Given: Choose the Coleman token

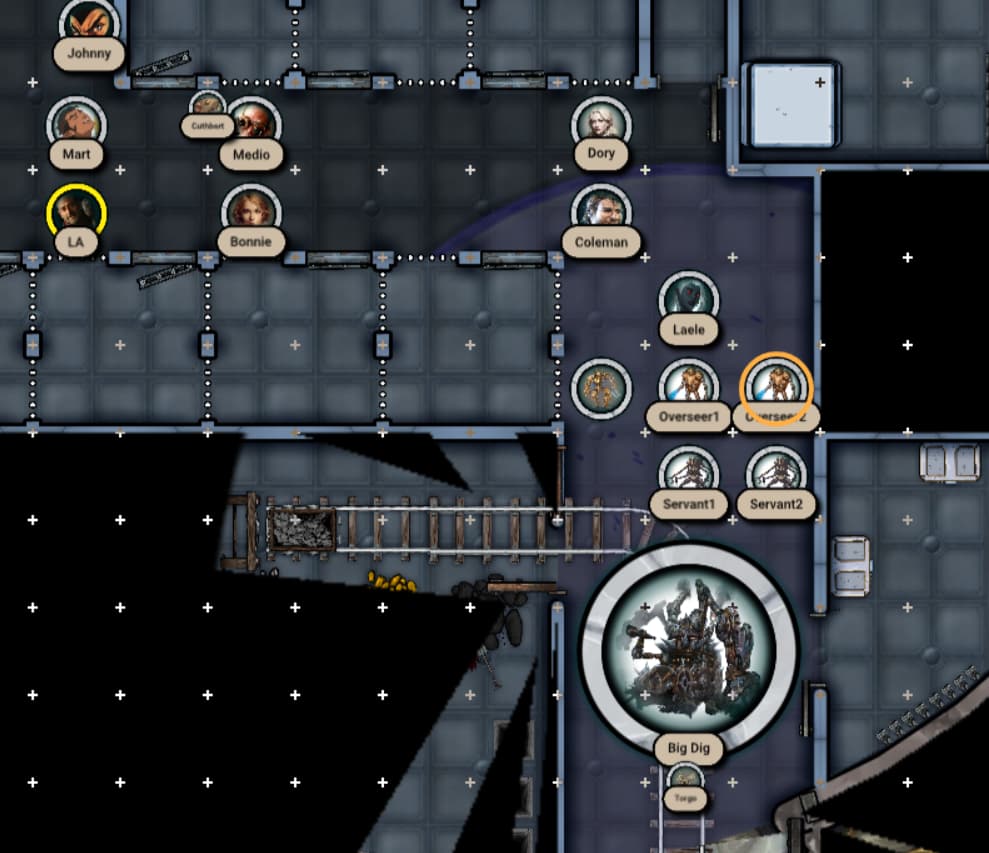Looking at the screenshot, I should (x=601, y=212).
